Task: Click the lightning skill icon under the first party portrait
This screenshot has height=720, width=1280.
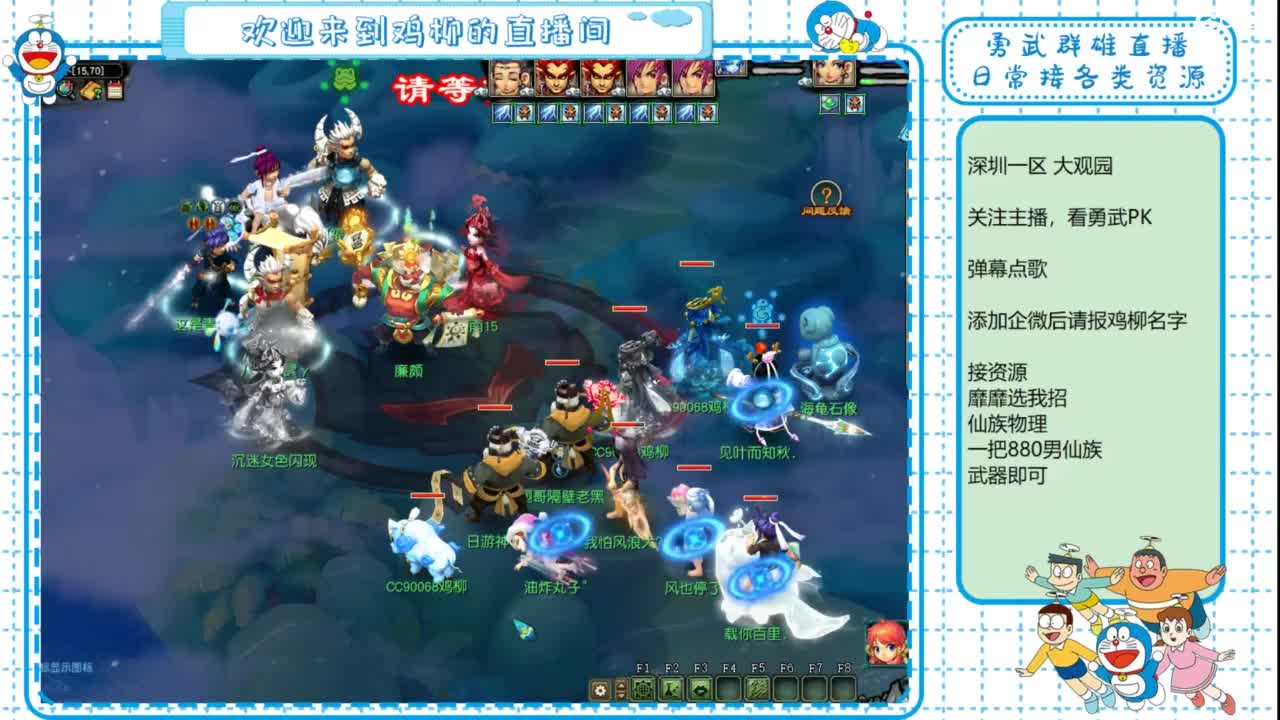Action: click(x=503, y=113)
